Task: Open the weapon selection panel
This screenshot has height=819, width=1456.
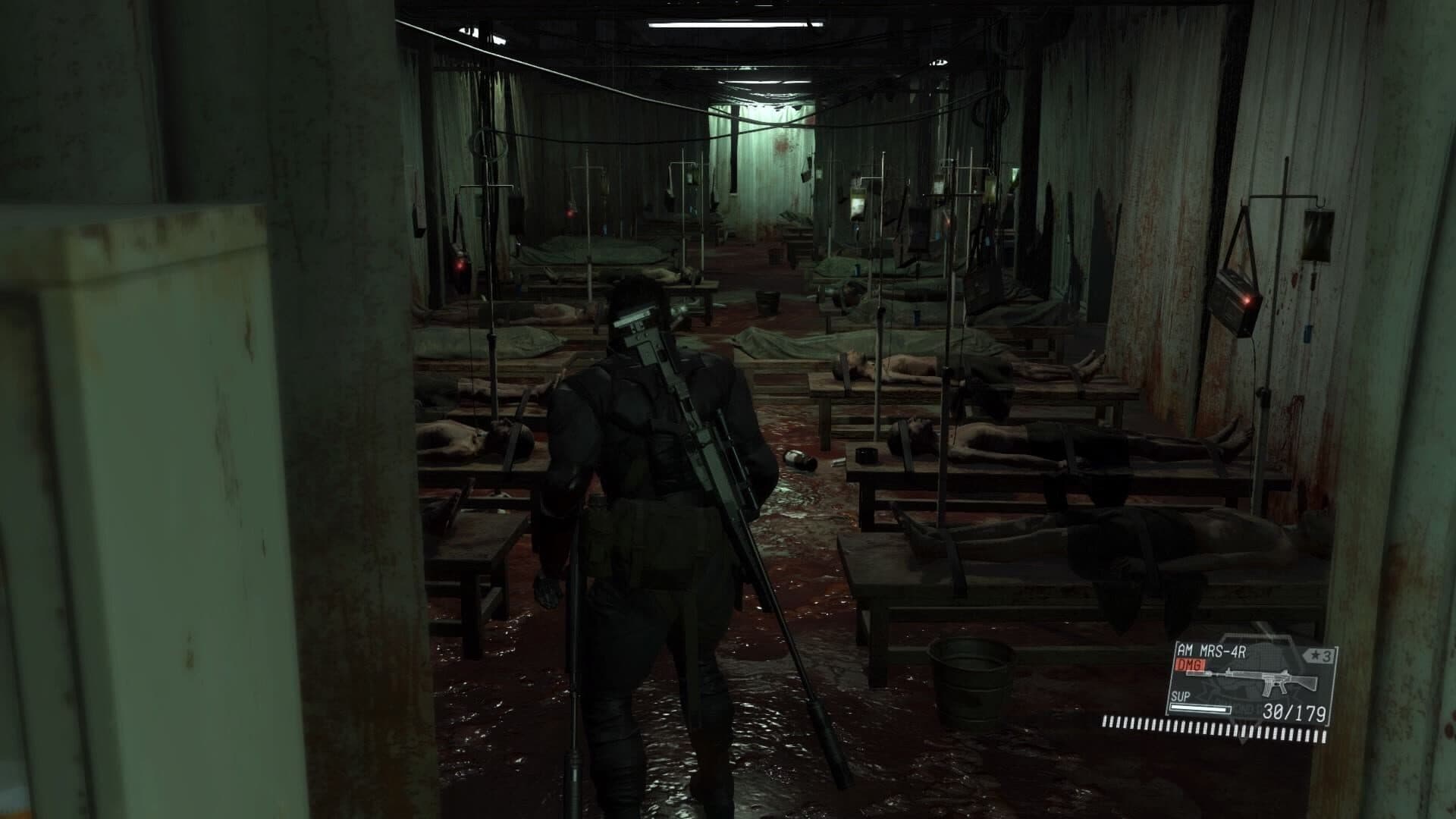Action: coord(1255,682)
